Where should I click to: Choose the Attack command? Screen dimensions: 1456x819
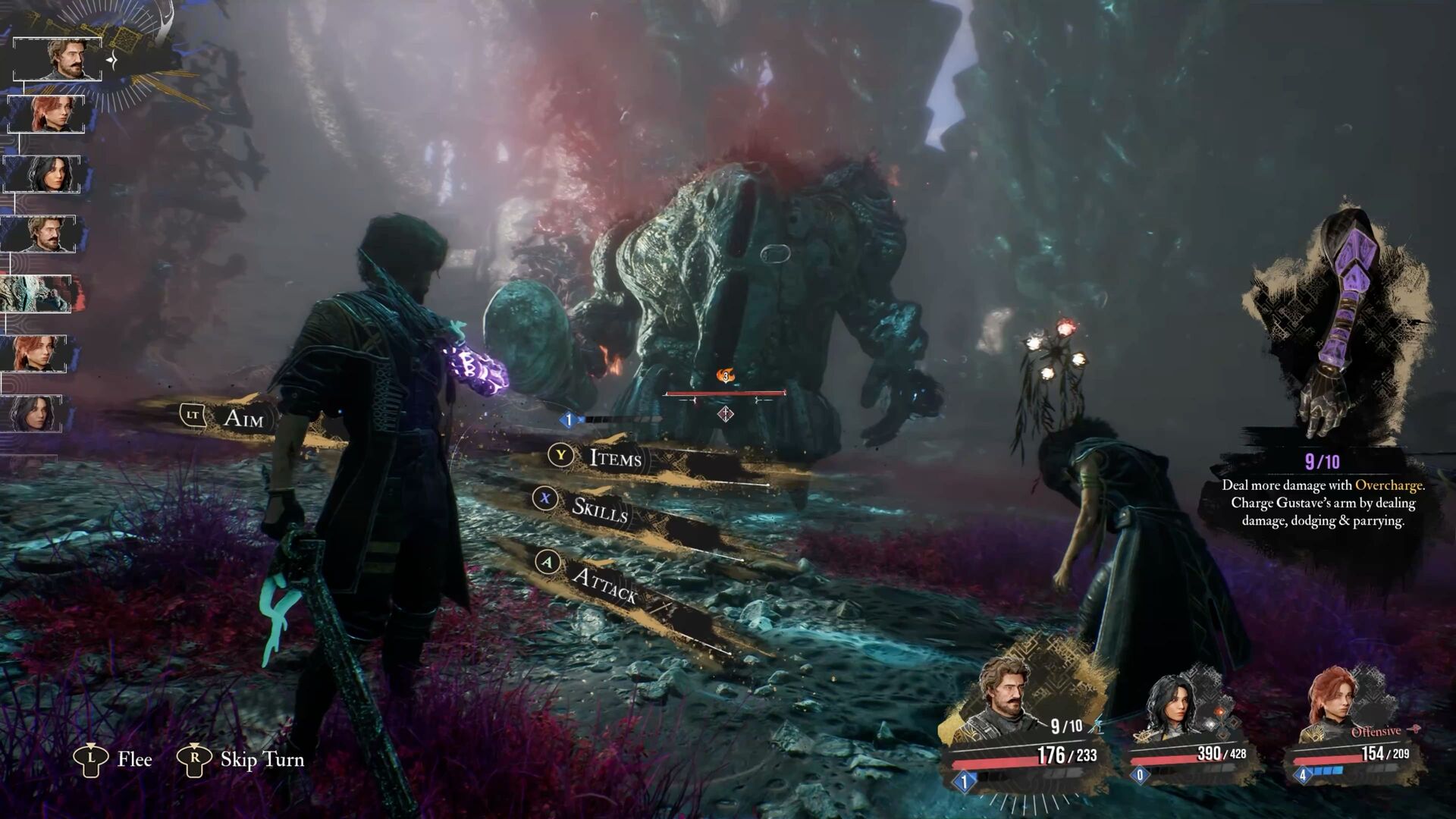pos(604,585)
